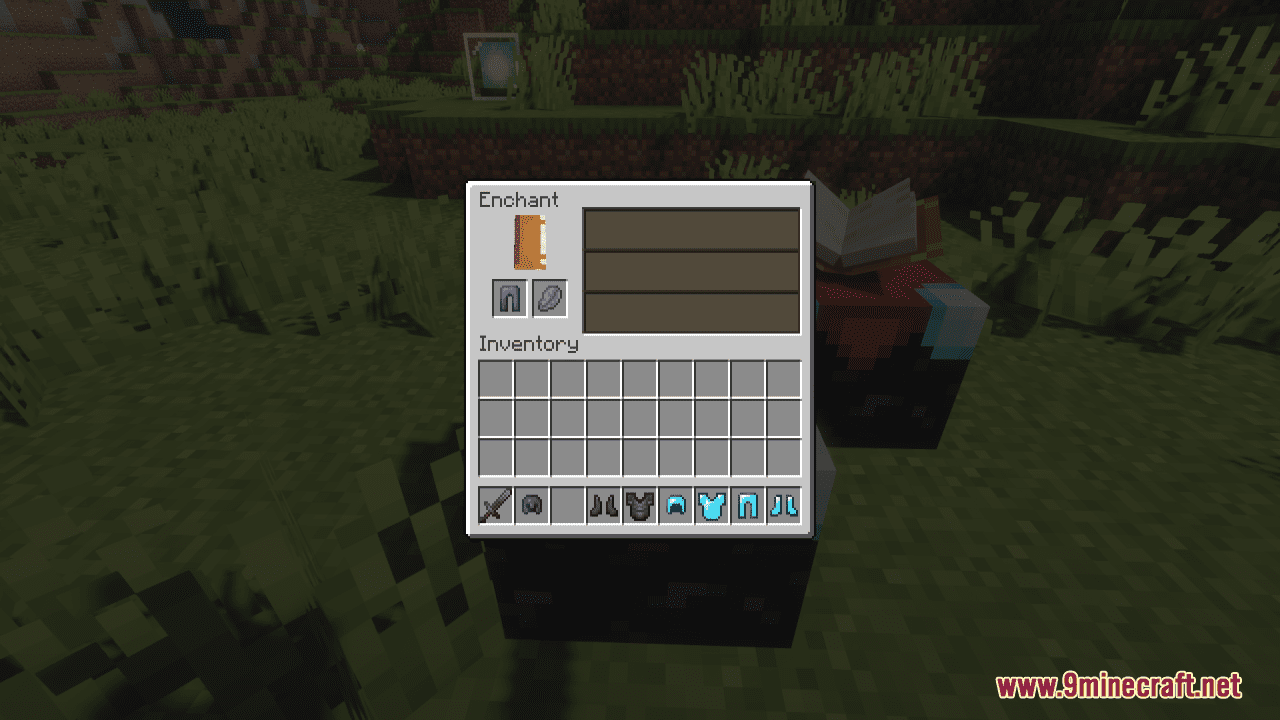Click the Inventory label text

pos(528,344)
